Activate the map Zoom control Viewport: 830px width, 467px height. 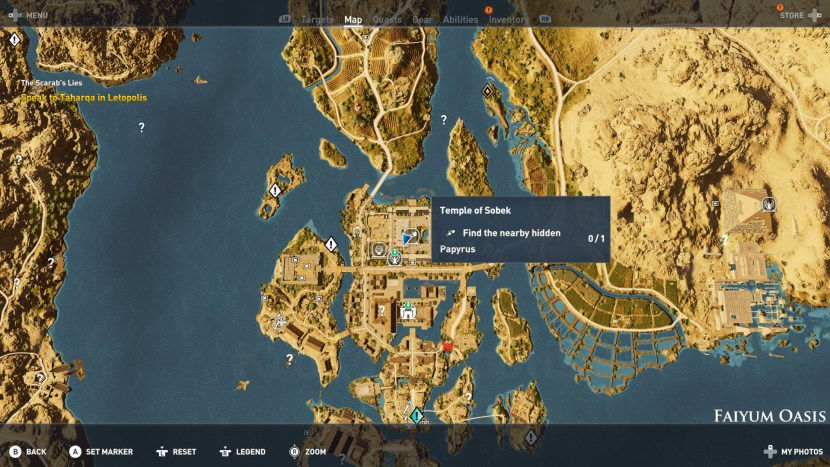[x=308, y=451]
